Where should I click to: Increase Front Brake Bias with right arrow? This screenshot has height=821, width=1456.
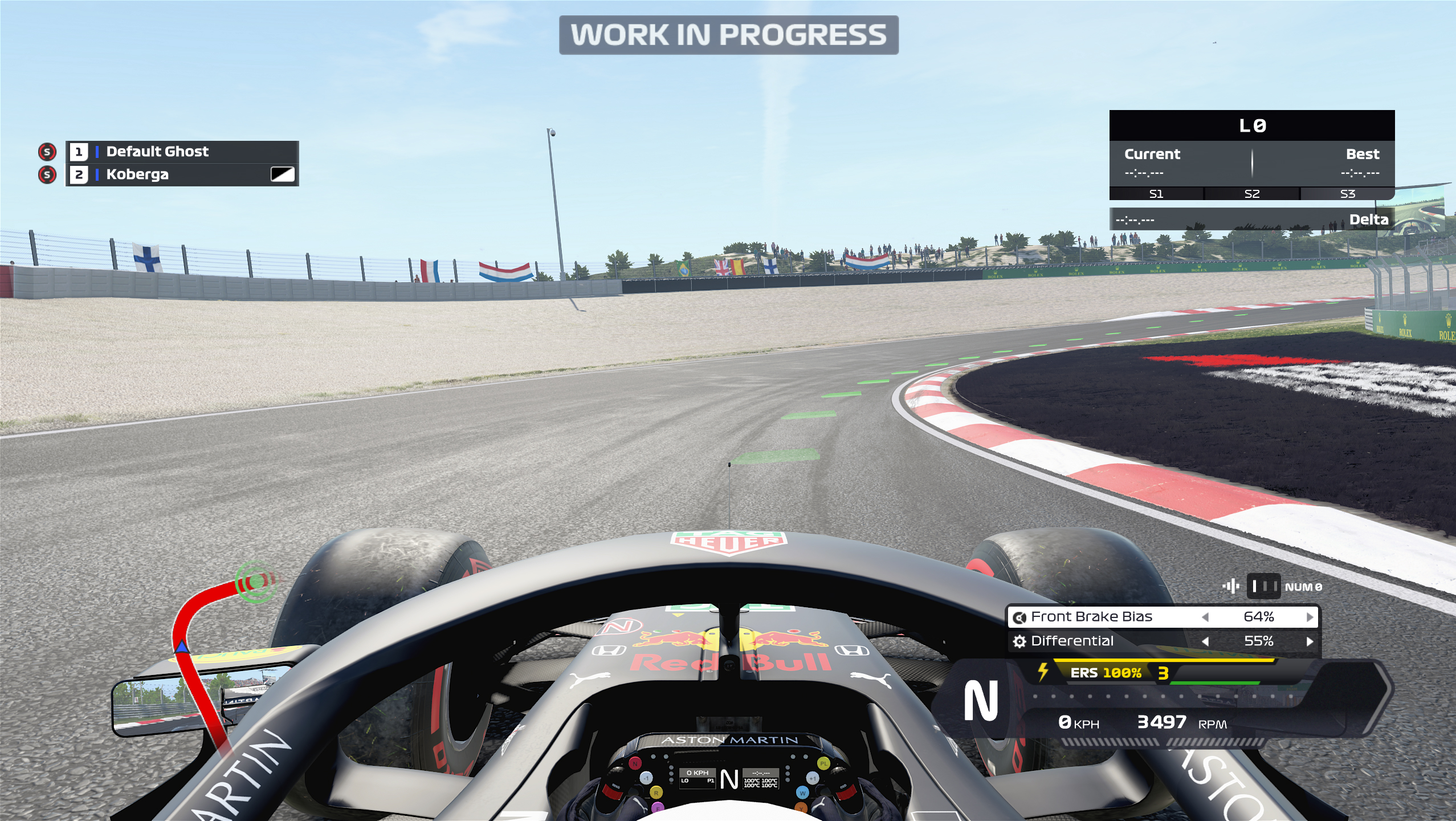click(x=1310, y=617)
